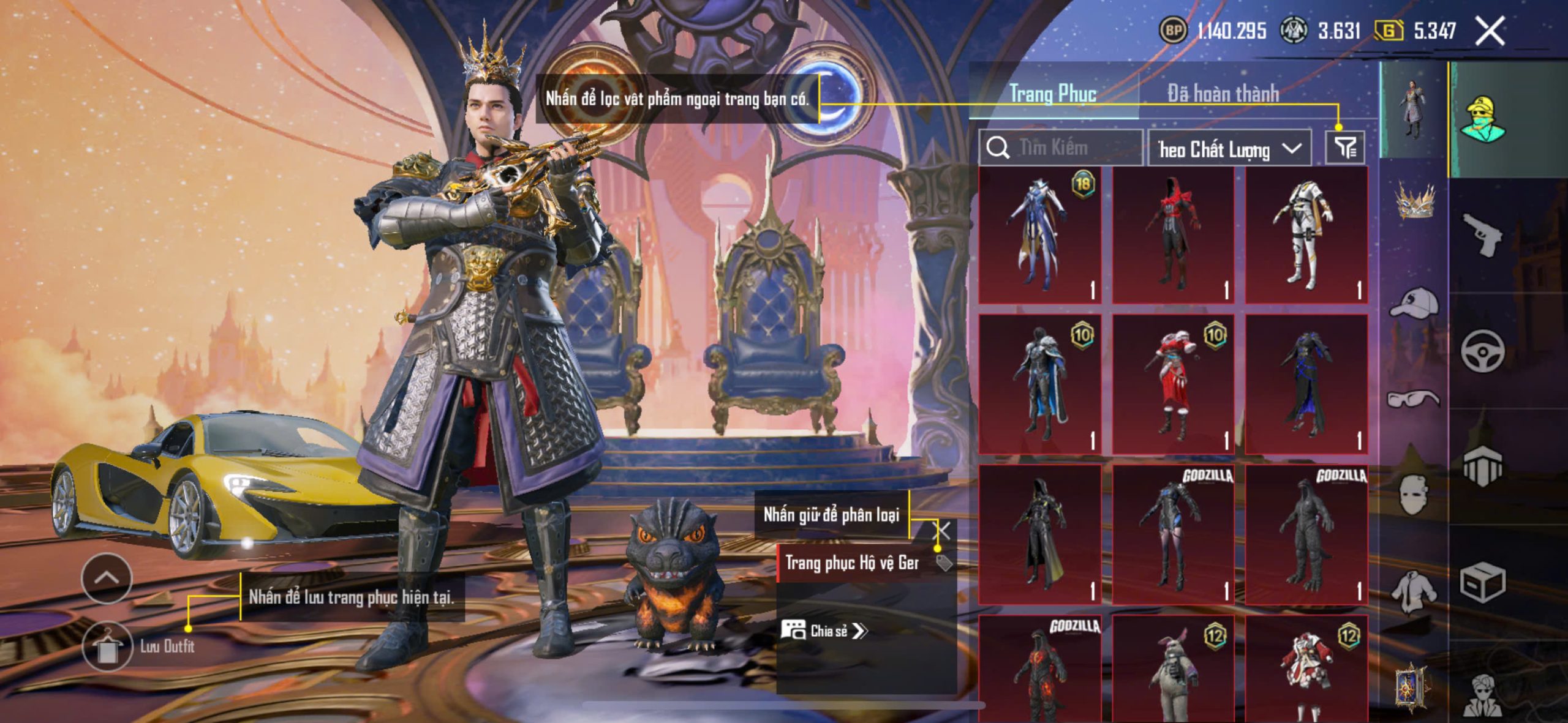Open the sunglasses eyewear category
Image resolution: width=1568 pixels, height=723 pixels.
(1414, 399)
